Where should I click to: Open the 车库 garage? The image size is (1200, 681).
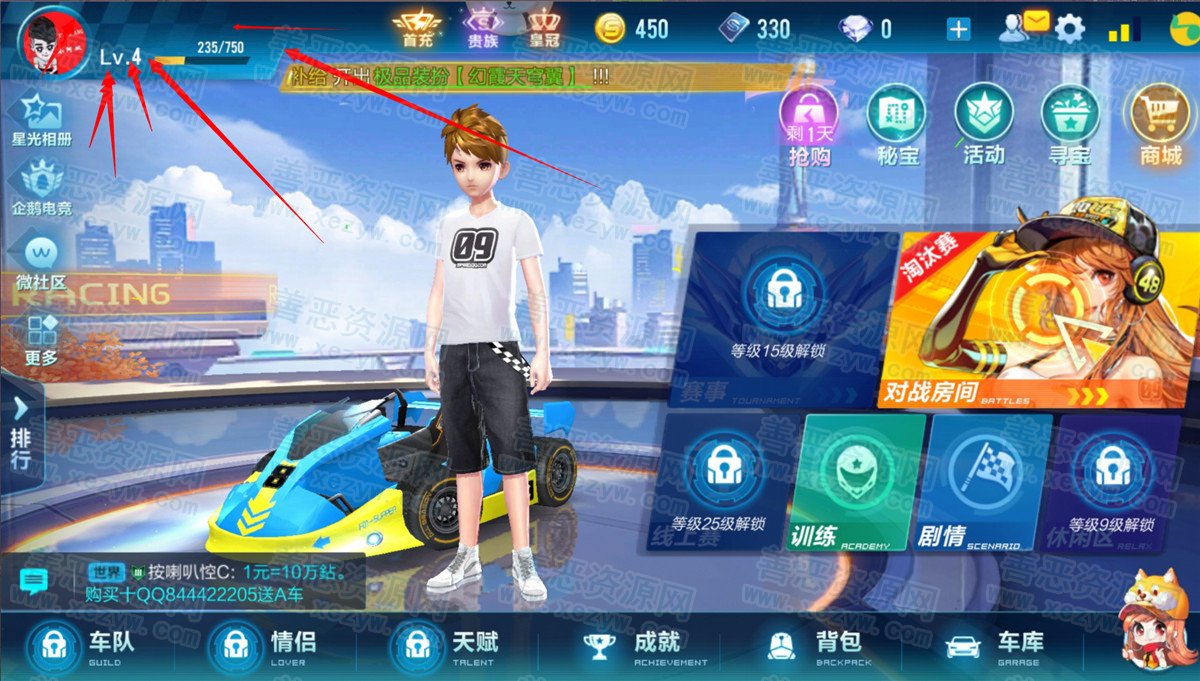pyautogui.click(x=992, y=646)
